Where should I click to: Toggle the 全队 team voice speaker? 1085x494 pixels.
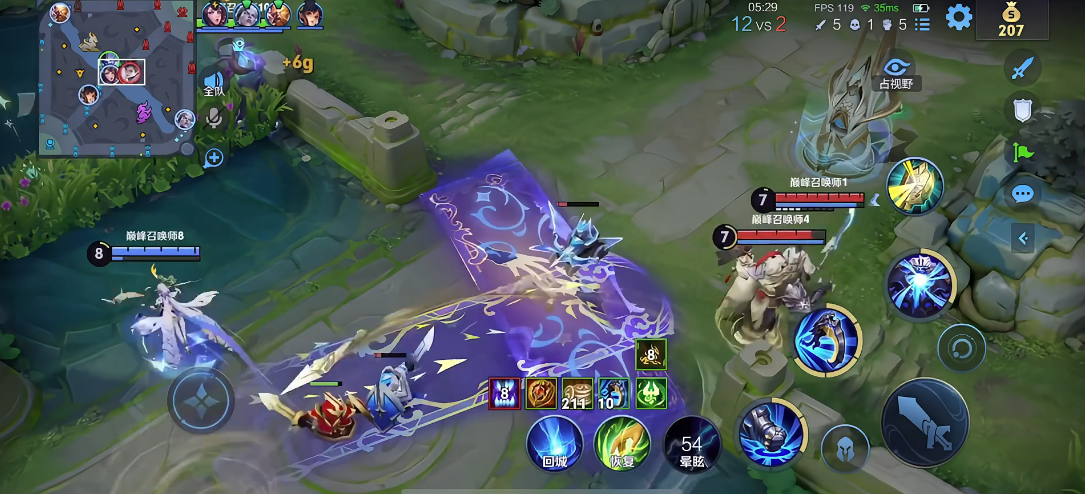tap(213, 82)
